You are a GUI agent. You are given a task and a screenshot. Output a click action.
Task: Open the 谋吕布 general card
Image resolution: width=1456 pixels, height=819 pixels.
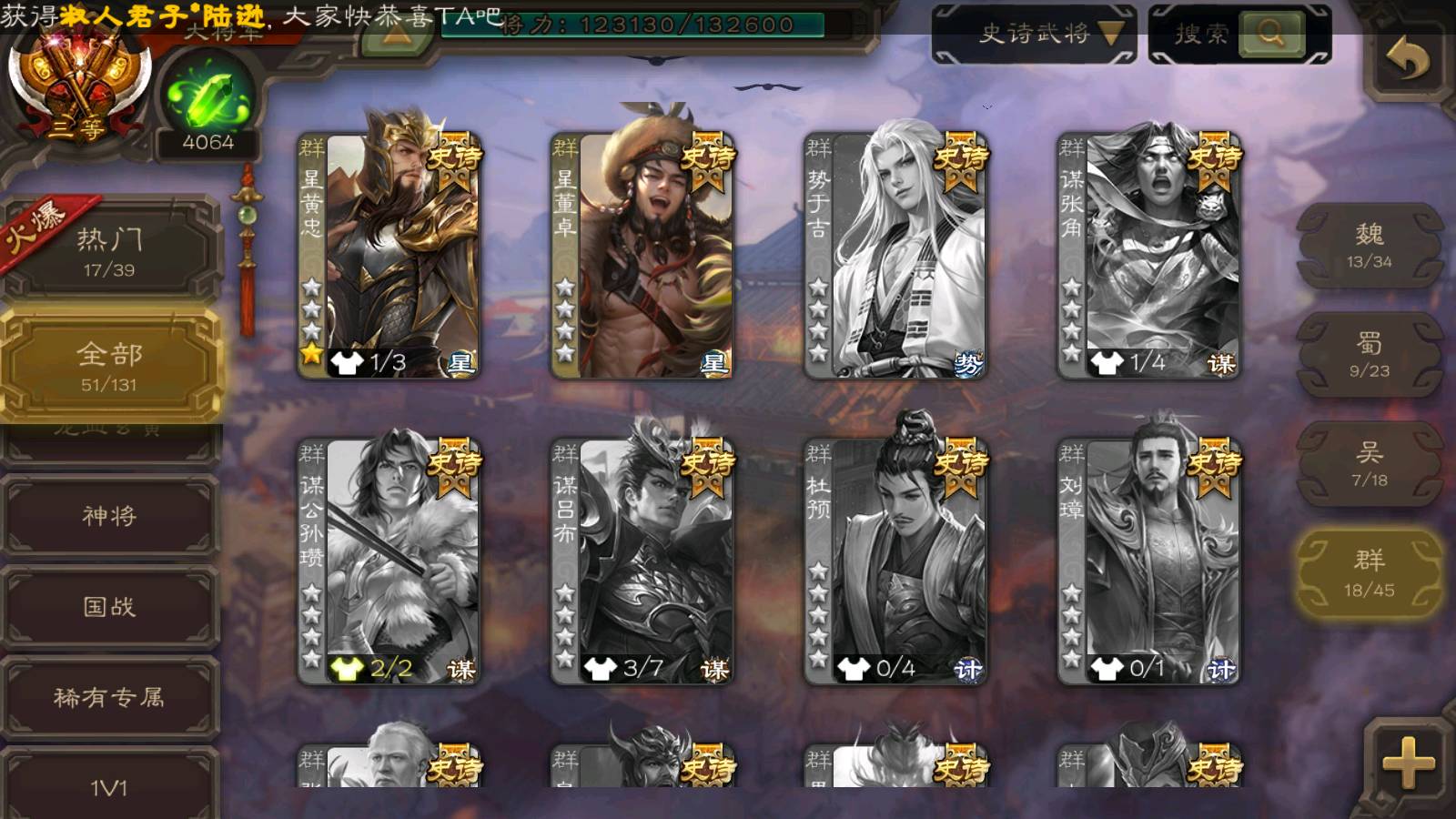pyautogui.click(x=642, y=561)
